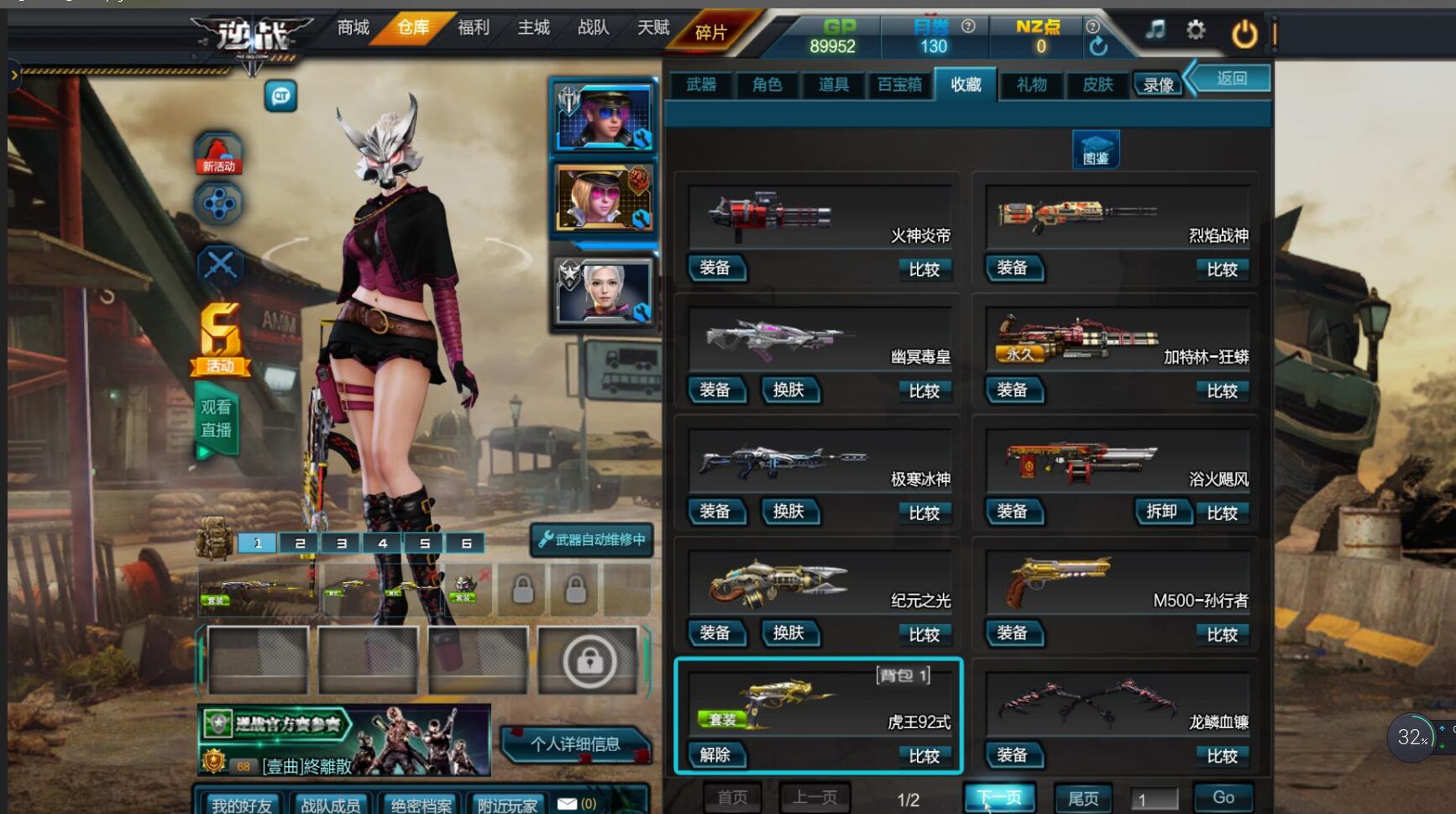Open 个人详细信息 personal details

(x=575, y=744)
